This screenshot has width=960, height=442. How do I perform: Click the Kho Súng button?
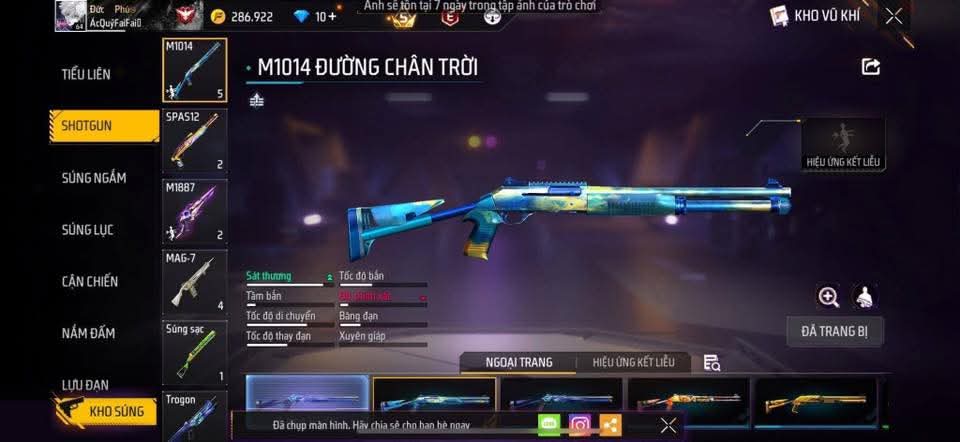coord(106,411)
